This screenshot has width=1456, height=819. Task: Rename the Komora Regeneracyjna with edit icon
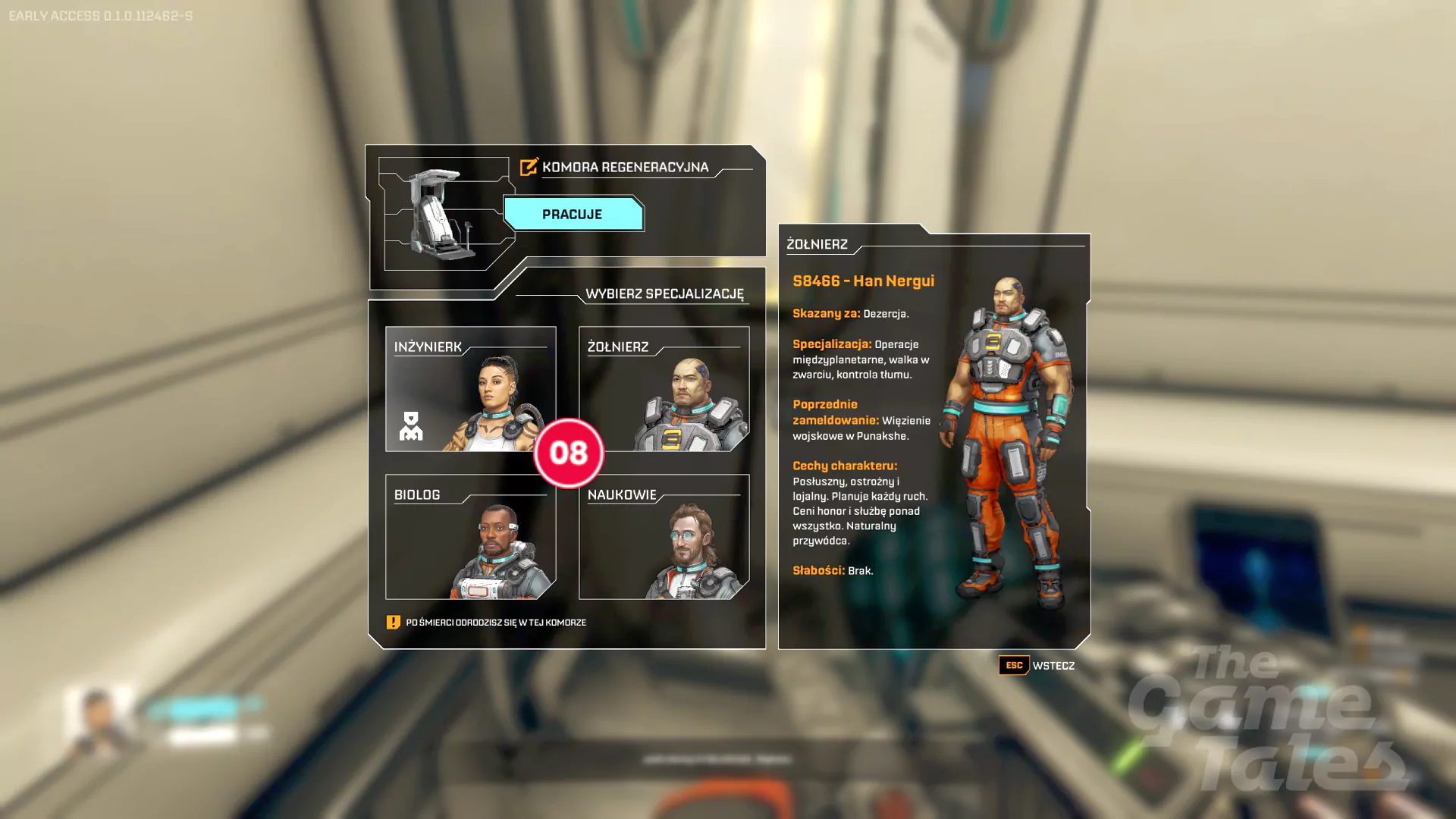[x=529, y=167]
